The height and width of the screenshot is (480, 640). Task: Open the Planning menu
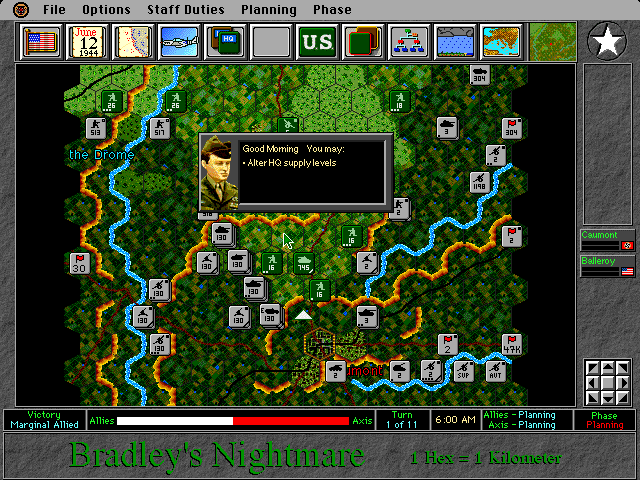click(x=269, y=10)
